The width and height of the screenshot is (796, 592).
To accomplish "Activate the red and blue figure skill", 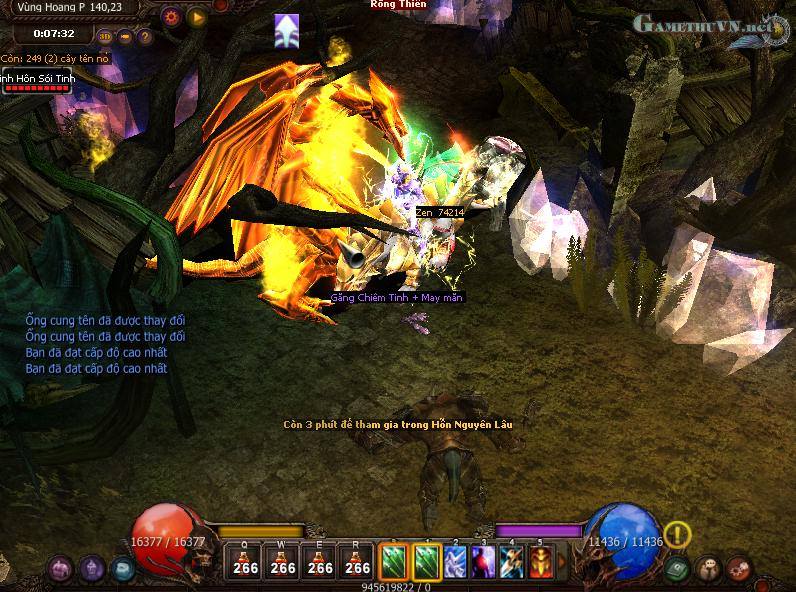I will (484, 561).
